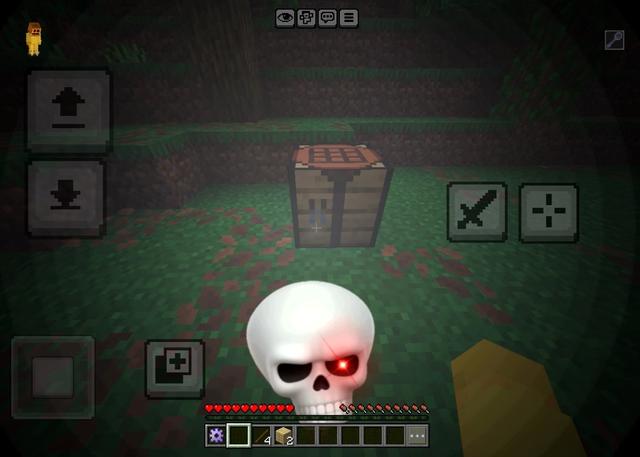Open the pause menu hamburger button
This screenshot has width=640, height=457.
[348, 18]
